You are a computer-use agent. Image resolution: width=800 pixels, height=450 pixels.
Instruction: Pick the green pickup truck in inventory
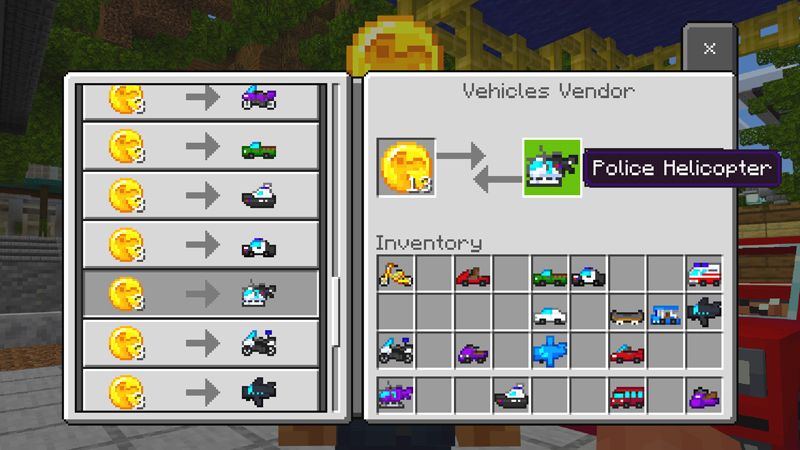549,274
